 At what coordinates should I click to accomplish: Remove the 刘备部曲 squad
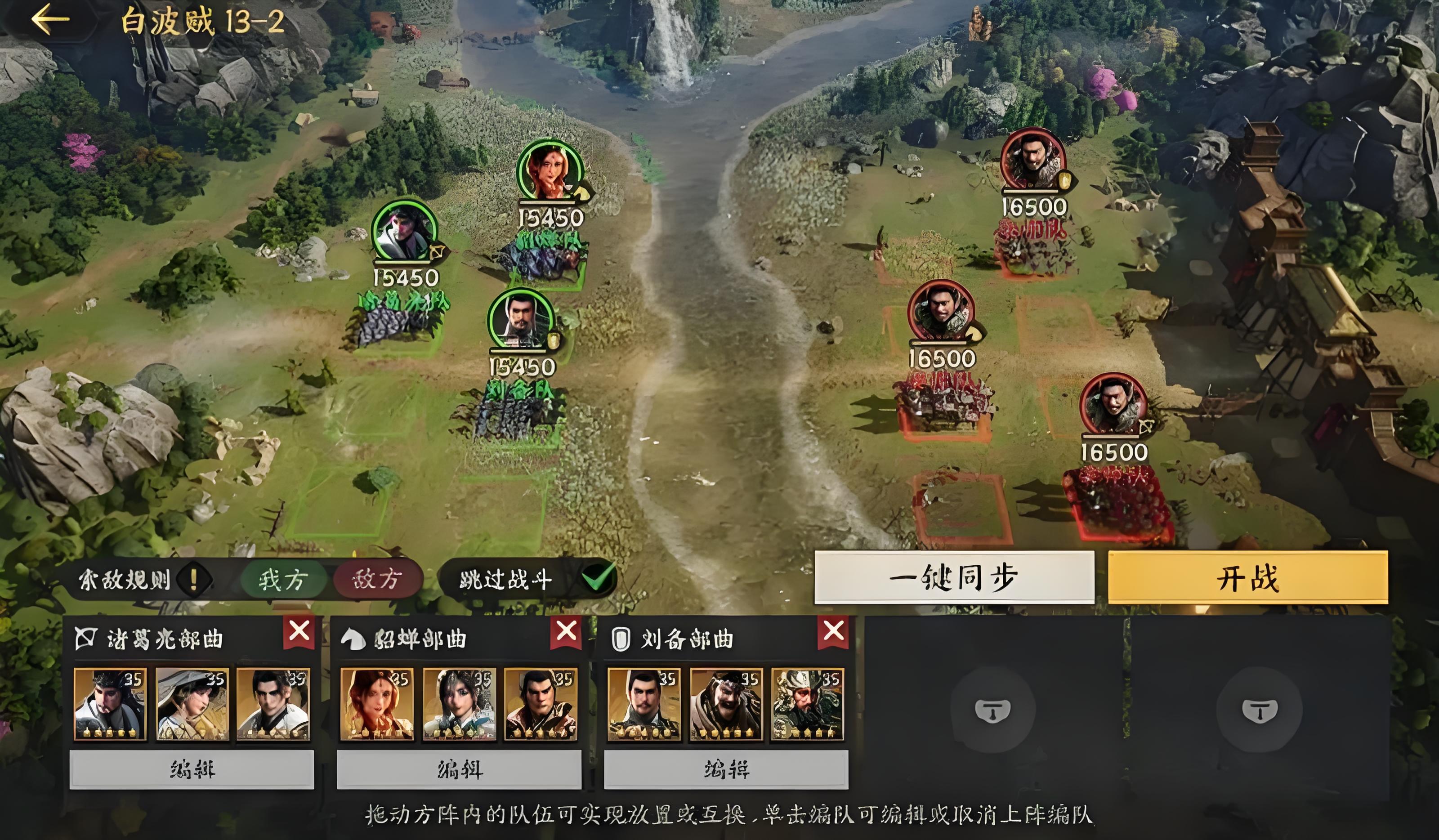click(833, 631)
